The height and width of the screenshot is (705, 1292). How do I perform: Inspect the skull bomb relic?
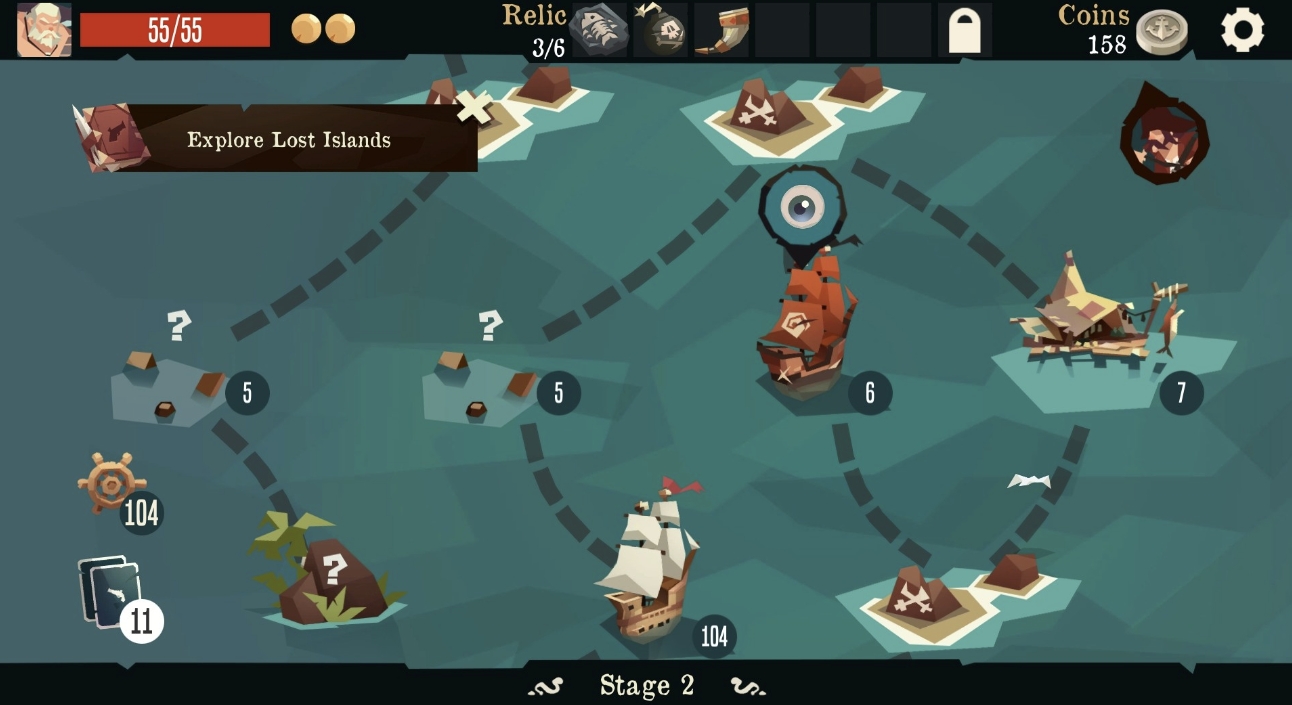(660, 31)
